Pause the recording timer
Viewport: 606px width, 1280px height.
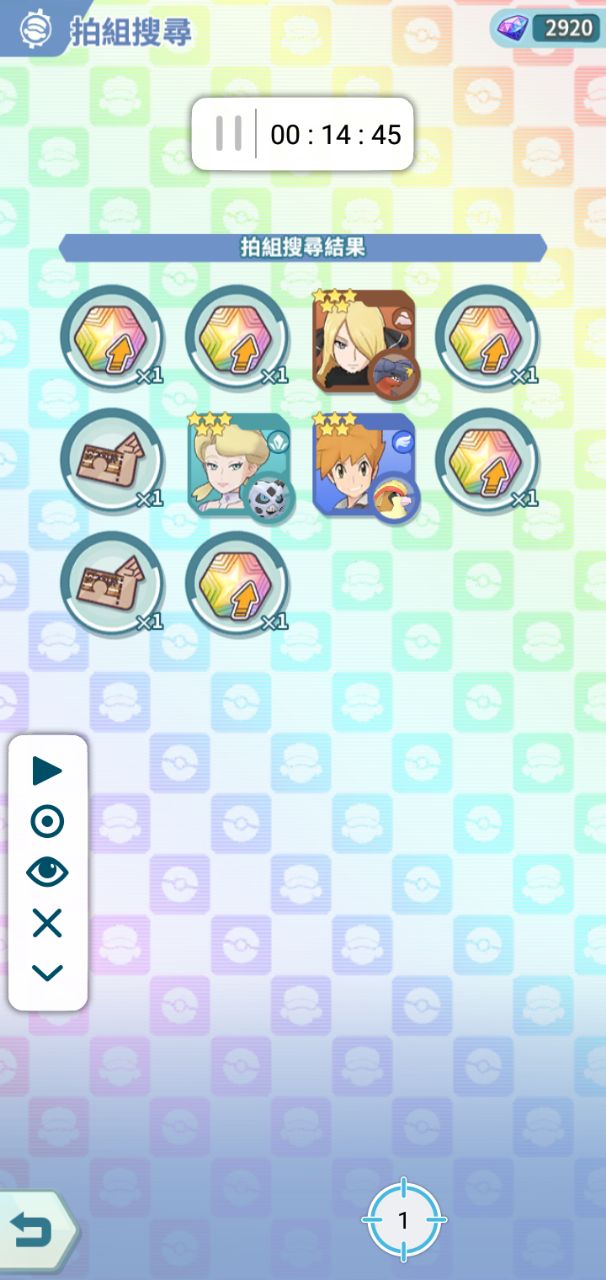[x=229, y=134]
